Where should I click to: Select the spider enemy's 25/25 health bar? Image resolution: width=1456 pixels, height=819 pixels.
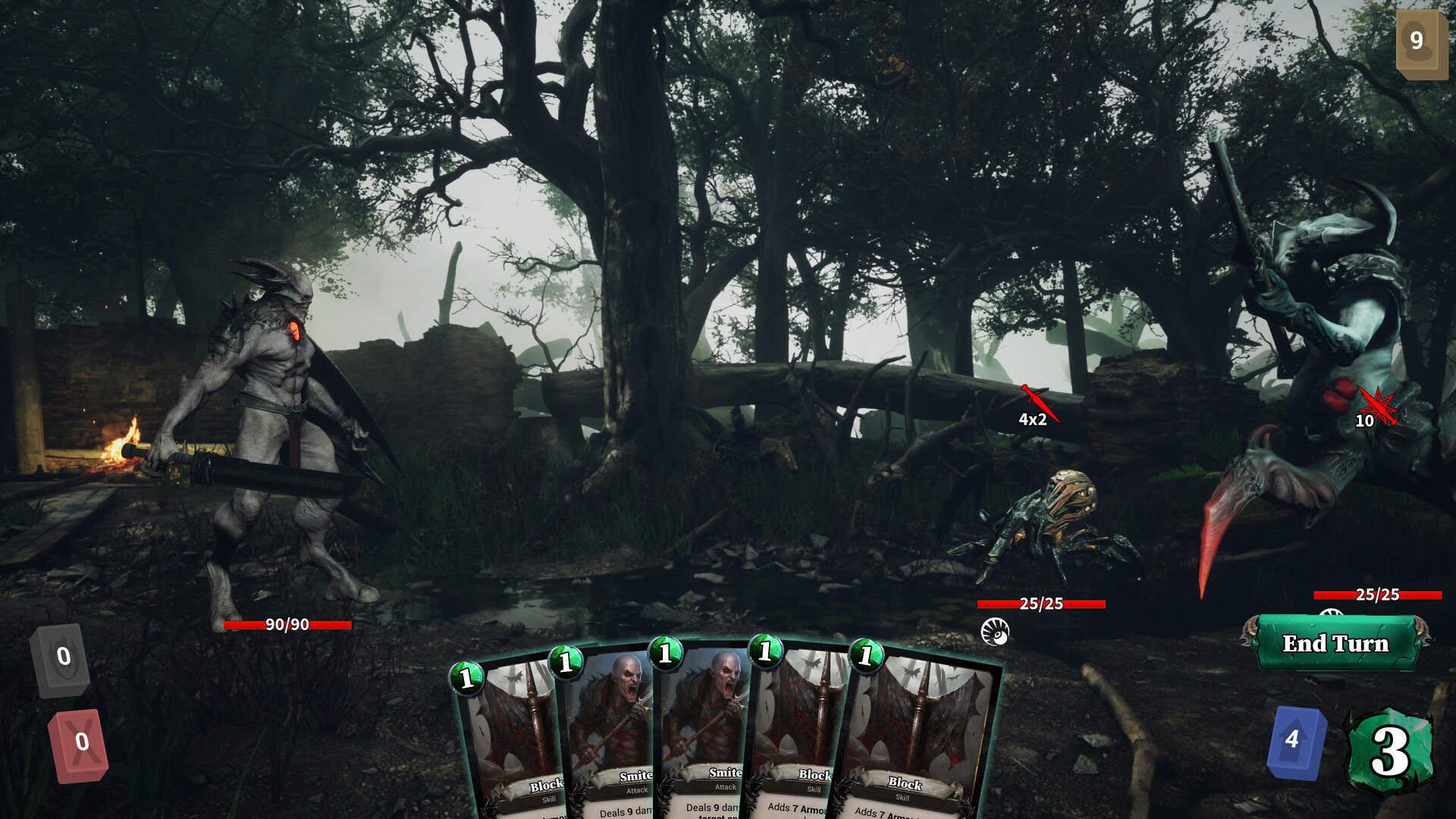[1040, 603]
